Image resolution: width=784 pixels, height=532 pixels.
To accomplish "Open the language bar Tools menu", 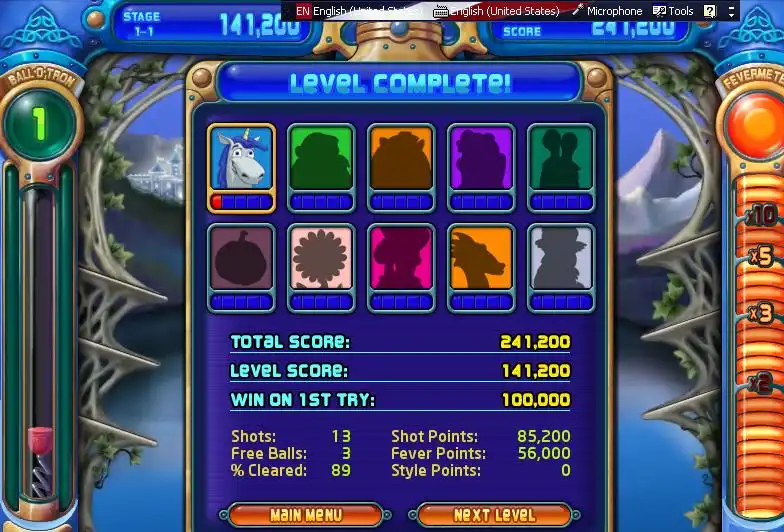I will [x=673, y=11].
